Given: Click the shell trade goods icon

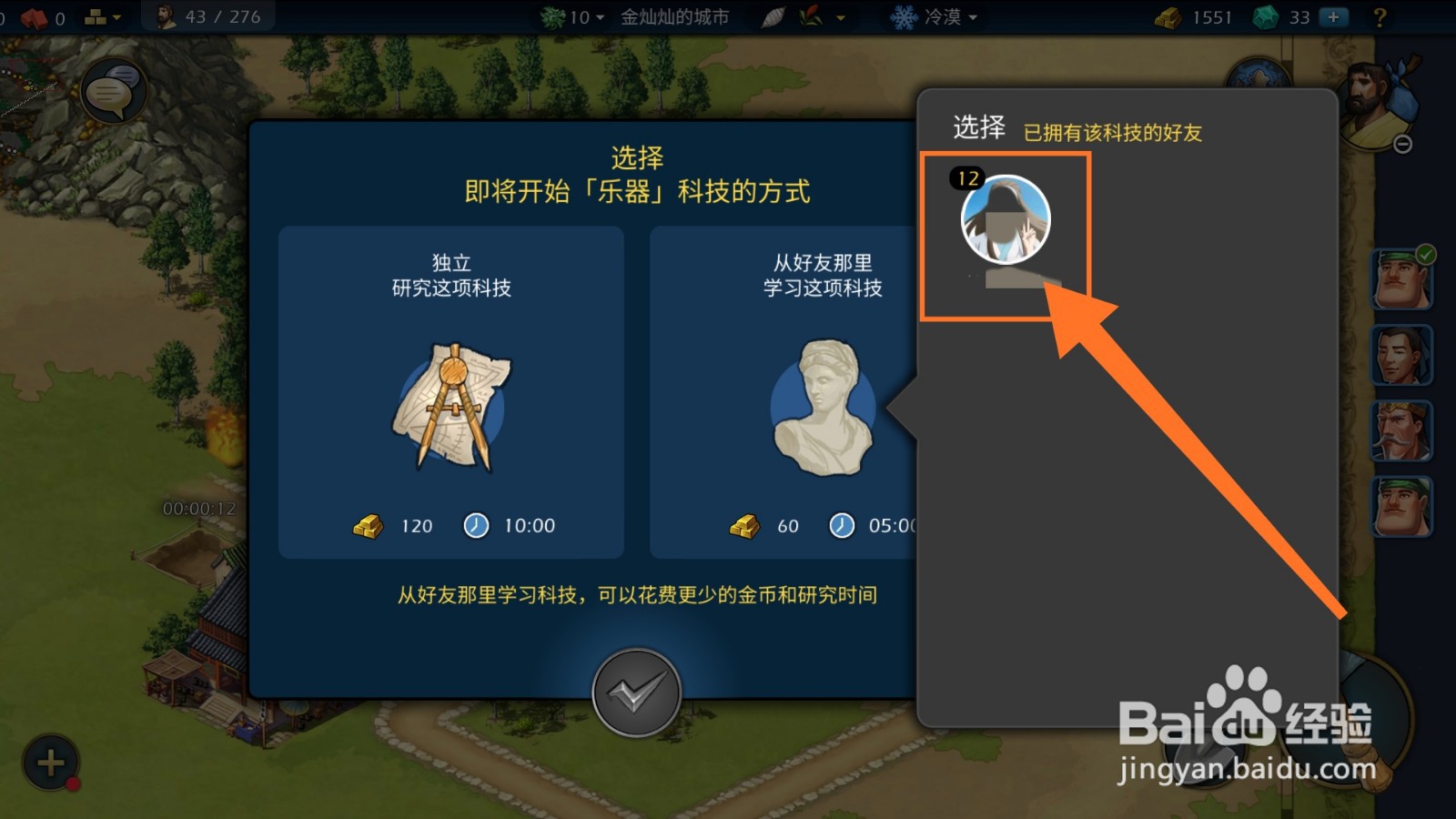Looking at the screenshot, I should (773, 15).
